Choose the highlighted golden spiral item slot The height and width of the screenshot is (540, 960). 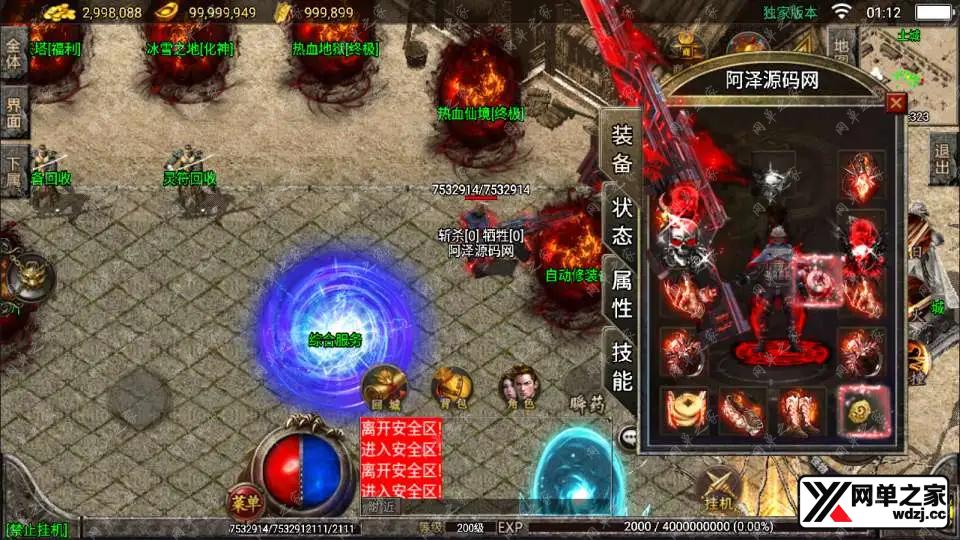[x=861, y=410]
